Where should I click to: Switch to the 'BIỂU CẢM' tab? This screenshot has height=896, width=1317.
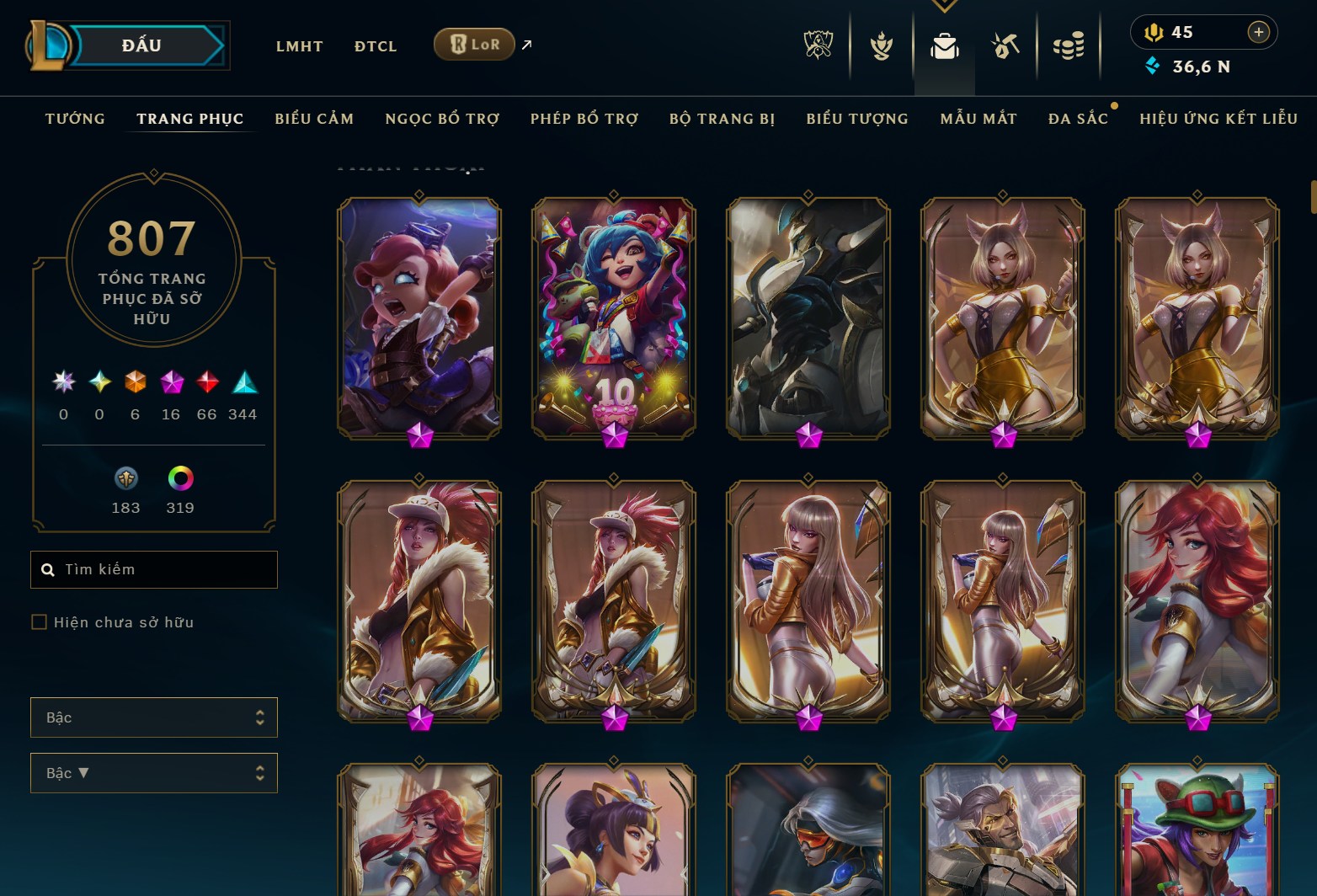314,119
